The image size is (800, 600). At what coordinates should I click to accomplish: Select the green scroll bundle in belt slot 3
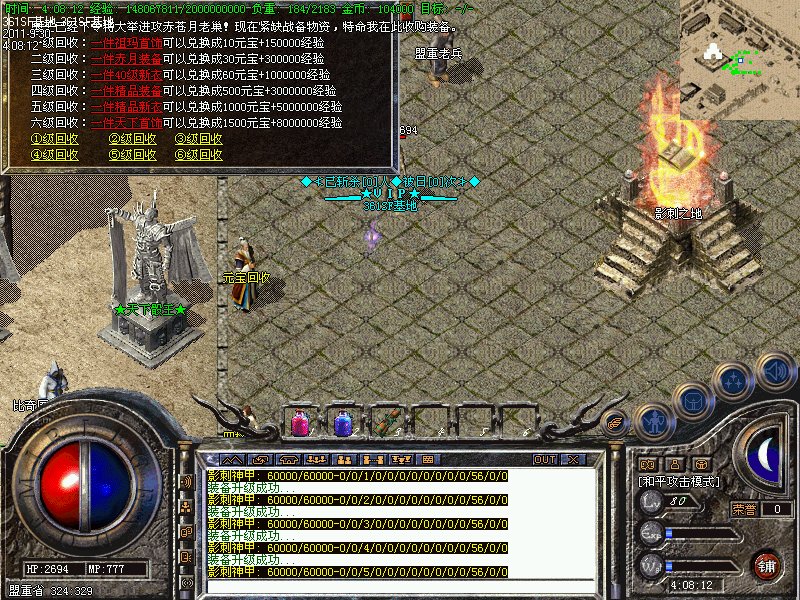386,423
